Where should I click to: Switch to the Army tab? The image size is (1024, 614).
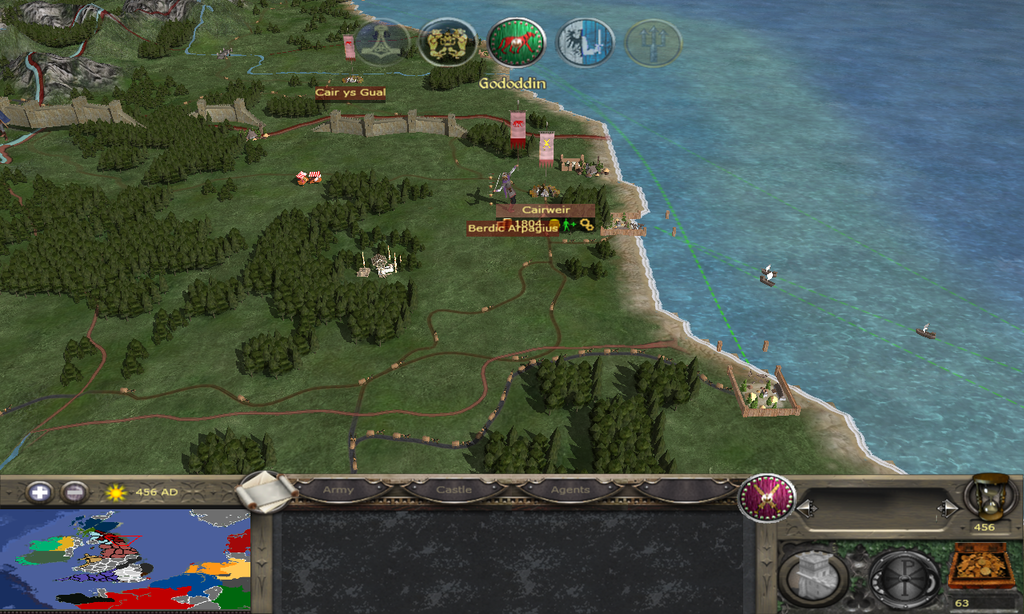(x=339, y=490)
